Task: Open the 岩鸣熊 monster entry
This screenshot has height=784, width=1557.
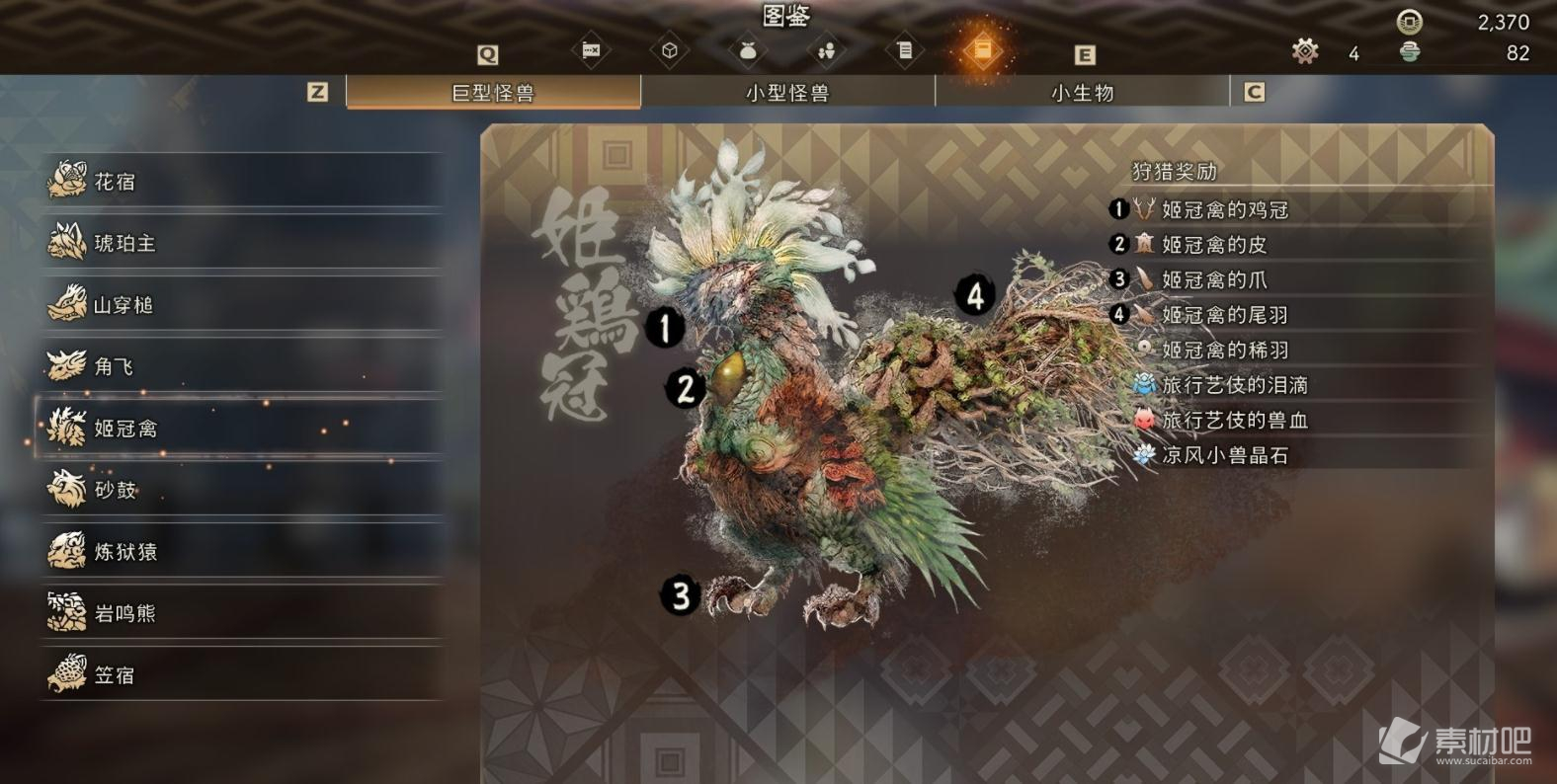Action: pyautogui.click(x=240, y=613)
